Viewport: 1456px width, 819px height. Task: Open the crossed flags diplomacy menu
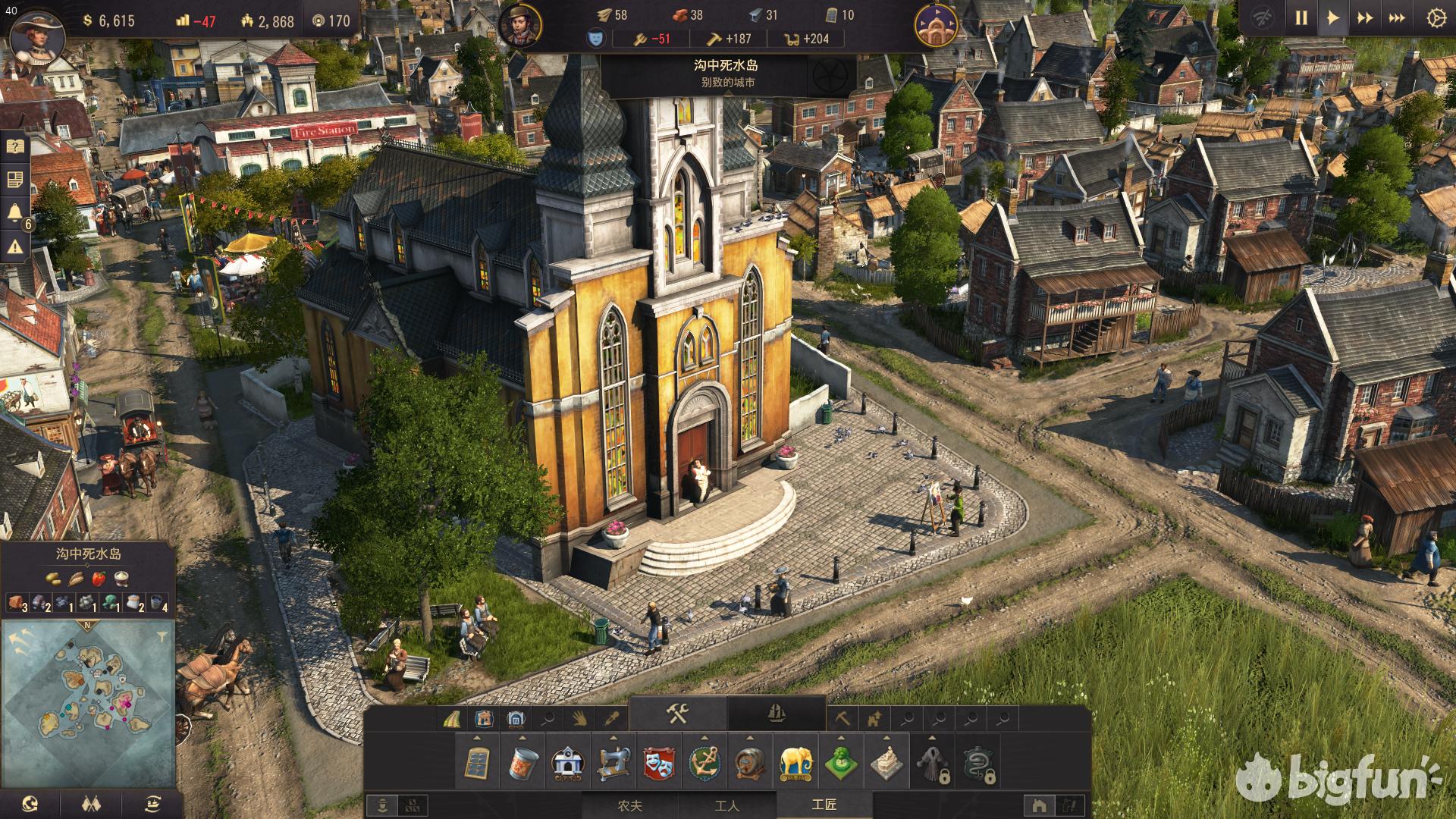coord(91,804)
